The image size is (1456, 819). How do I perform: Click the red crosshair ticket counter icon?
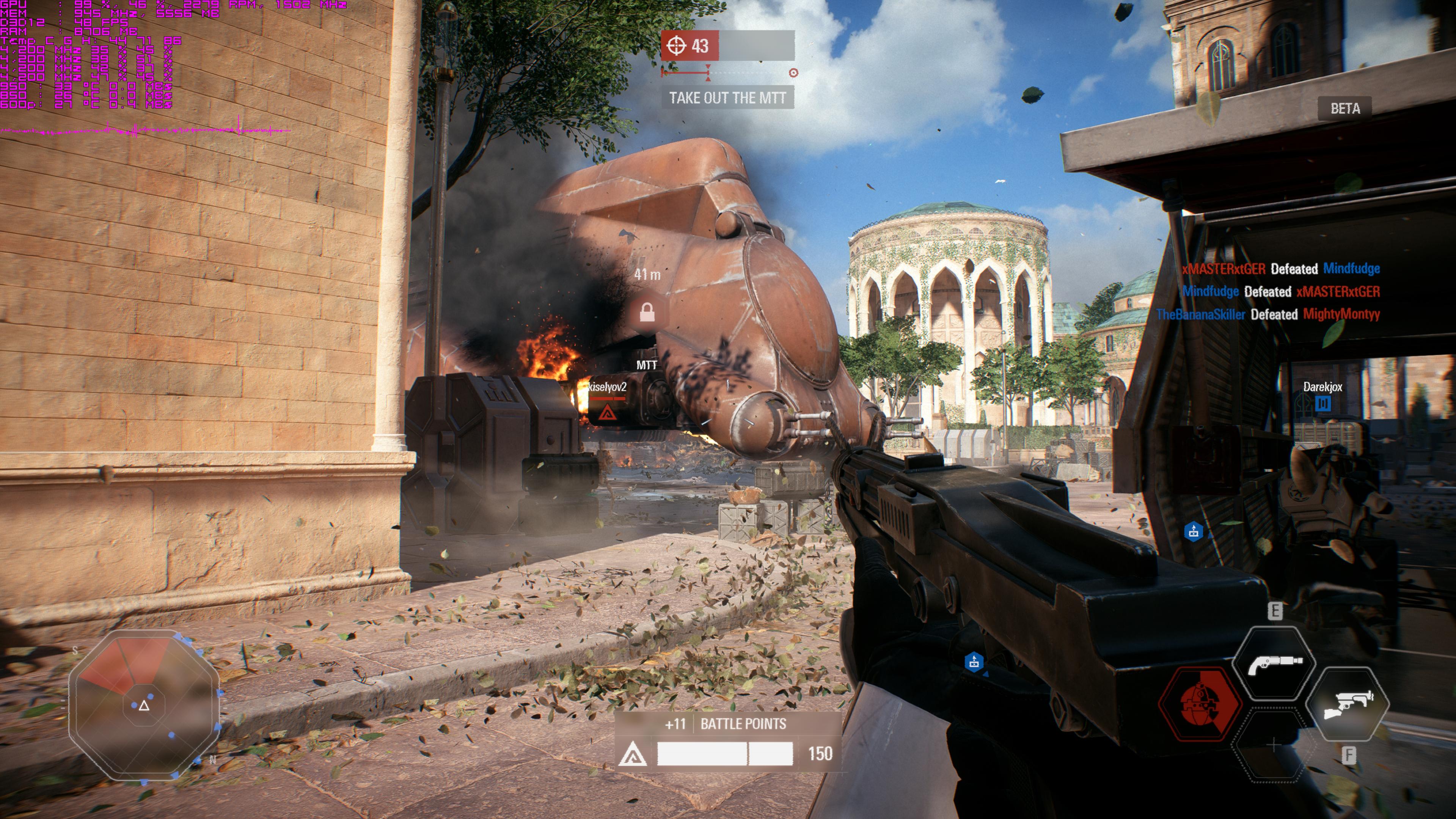tap(676, 46)
